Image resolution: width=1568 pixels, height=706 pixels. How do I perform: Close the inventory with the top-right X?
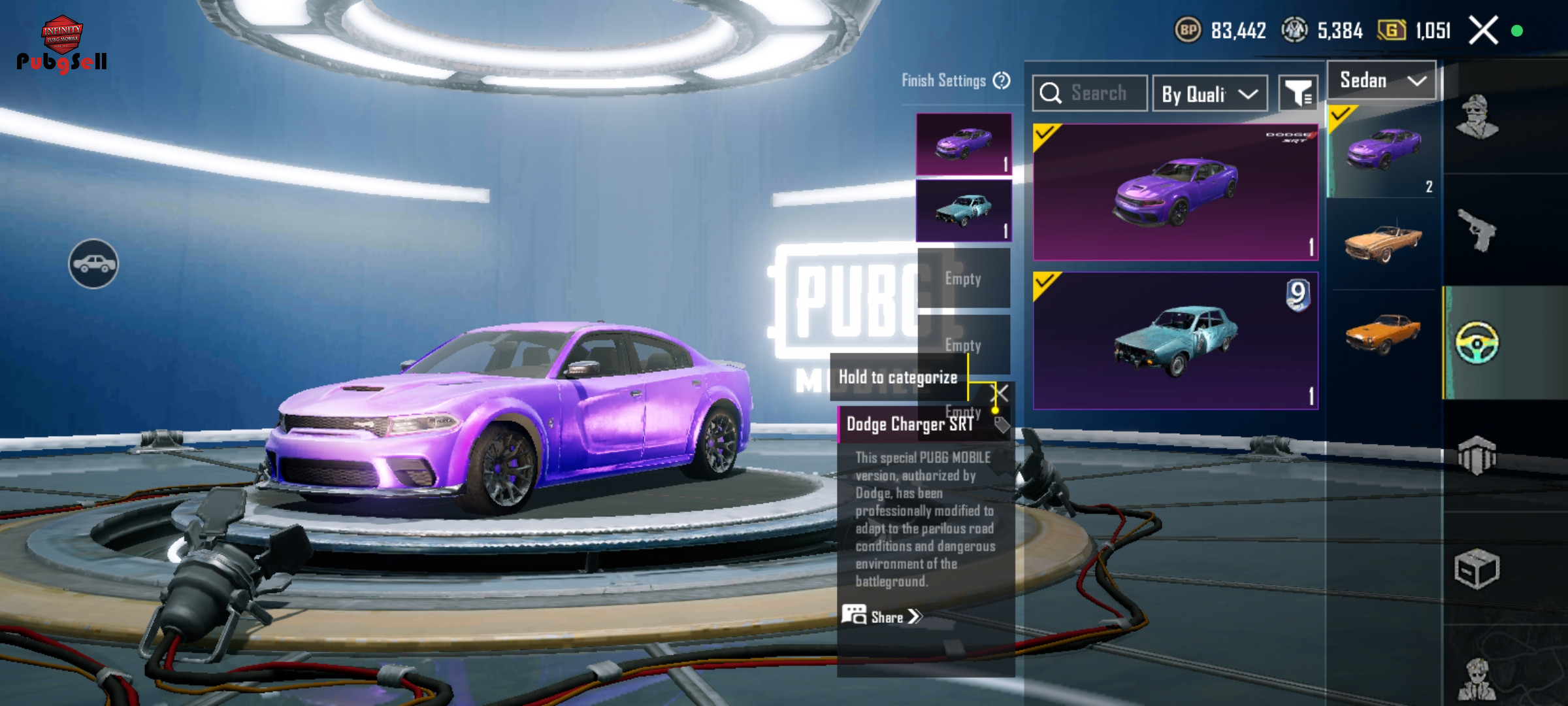pyautogui.click(x=1483, y=31)
